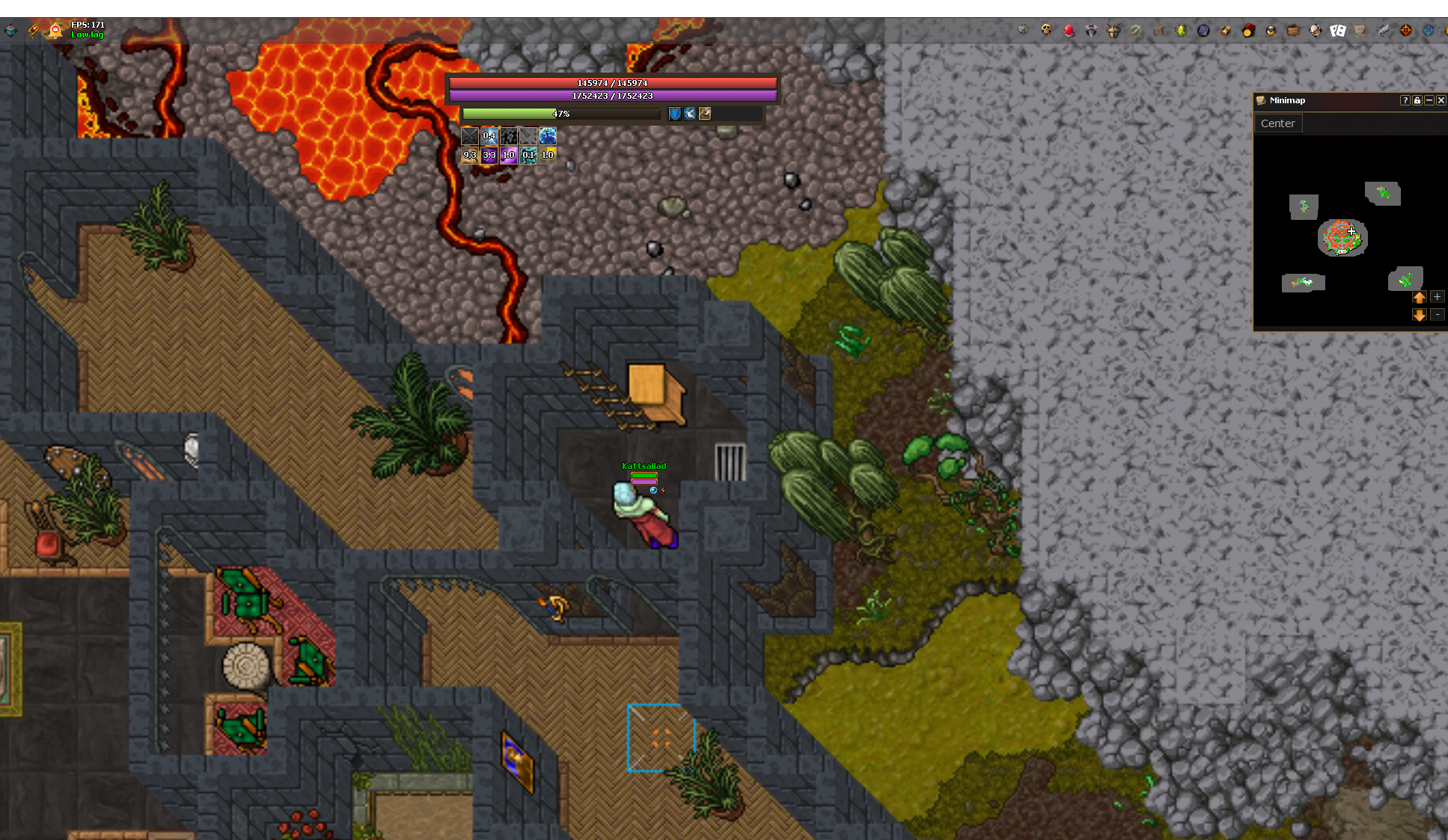
Task: Open the Minimap help question mark
Action: pyautogui.click(x=1405, y=100)
